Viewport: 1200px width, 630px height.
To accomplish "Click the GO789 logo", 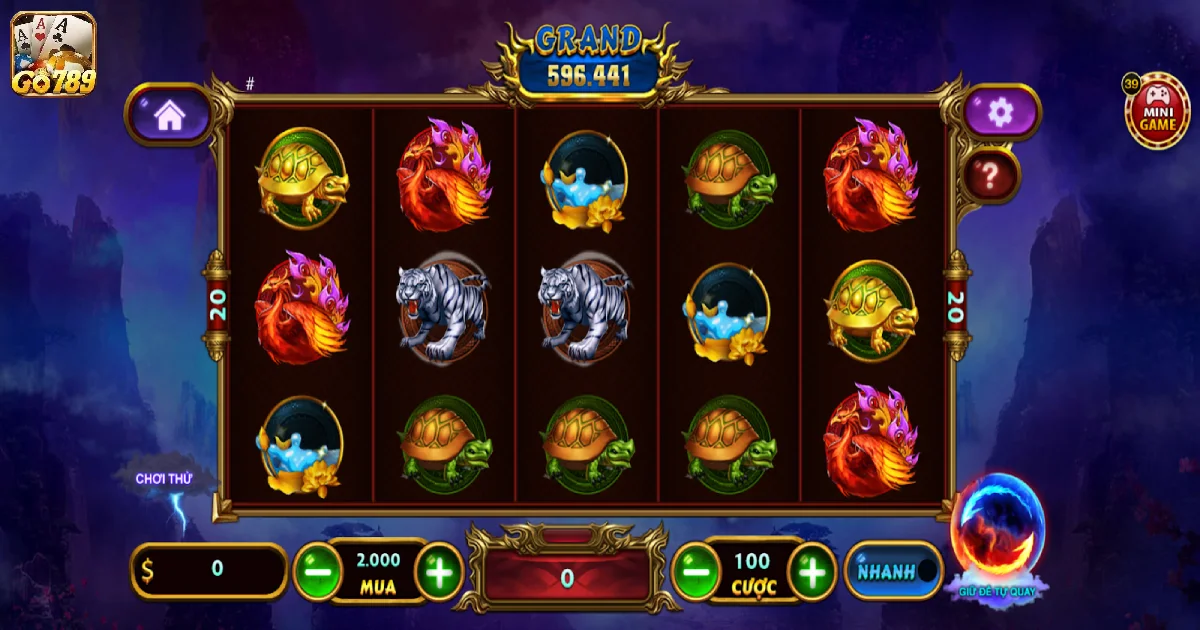I will click(x=53, y=55).
